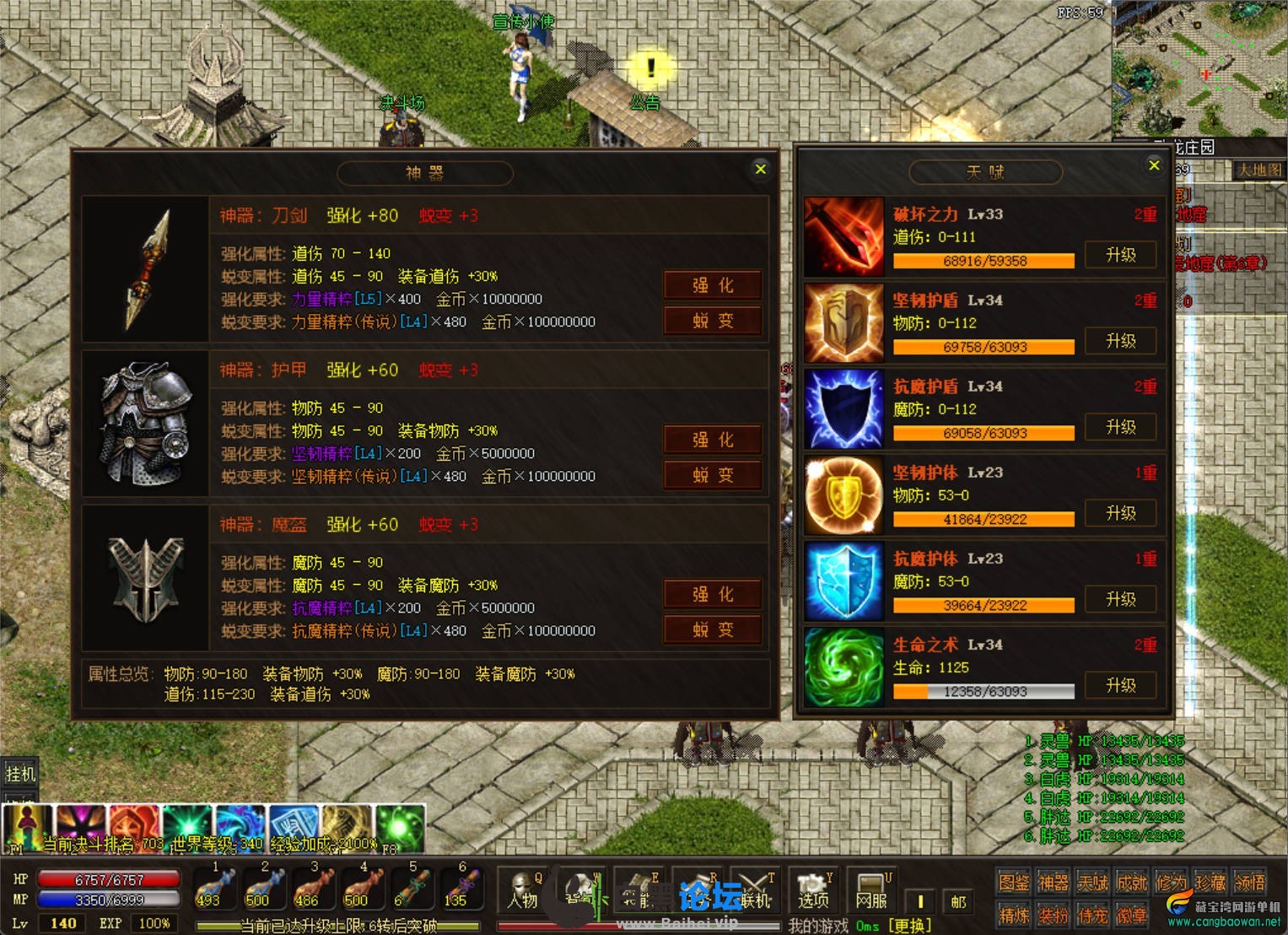This screenshot has width=1288, height=935.
Task: Open the 邮 mail button
Action: tap(958, 901)
